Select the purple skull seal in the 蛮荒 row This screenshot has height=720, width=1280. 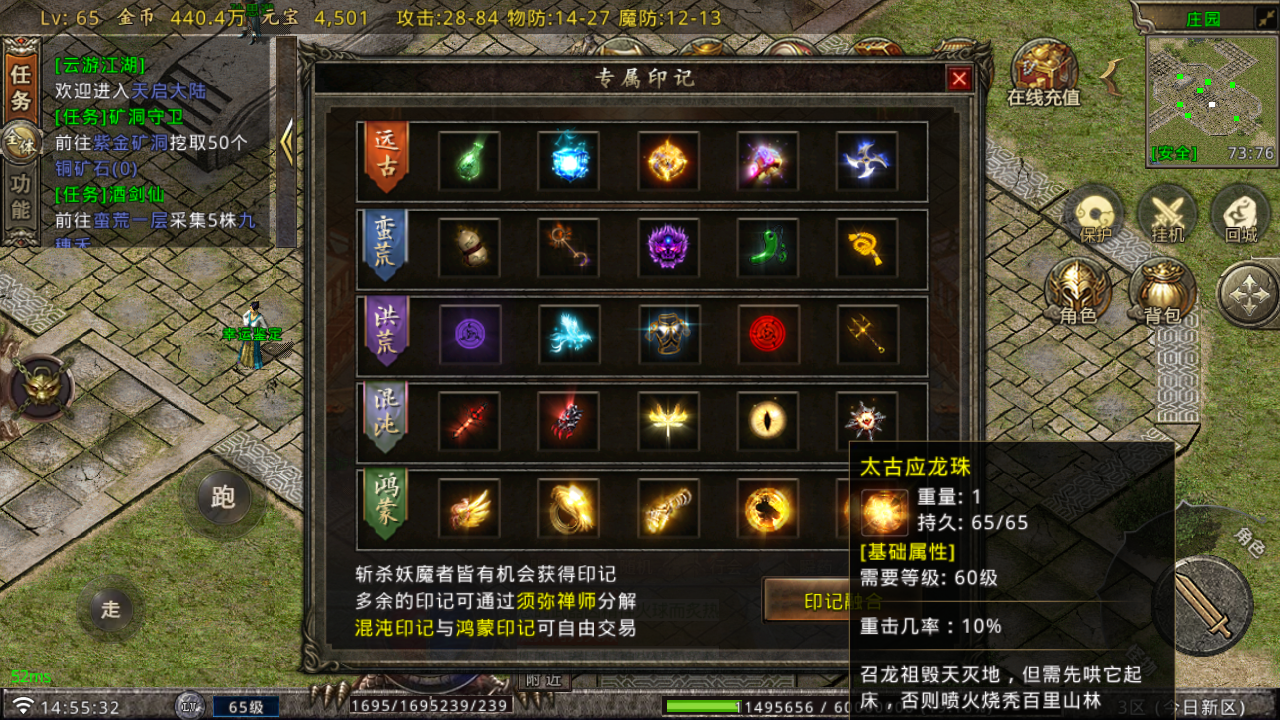point(668,248)
